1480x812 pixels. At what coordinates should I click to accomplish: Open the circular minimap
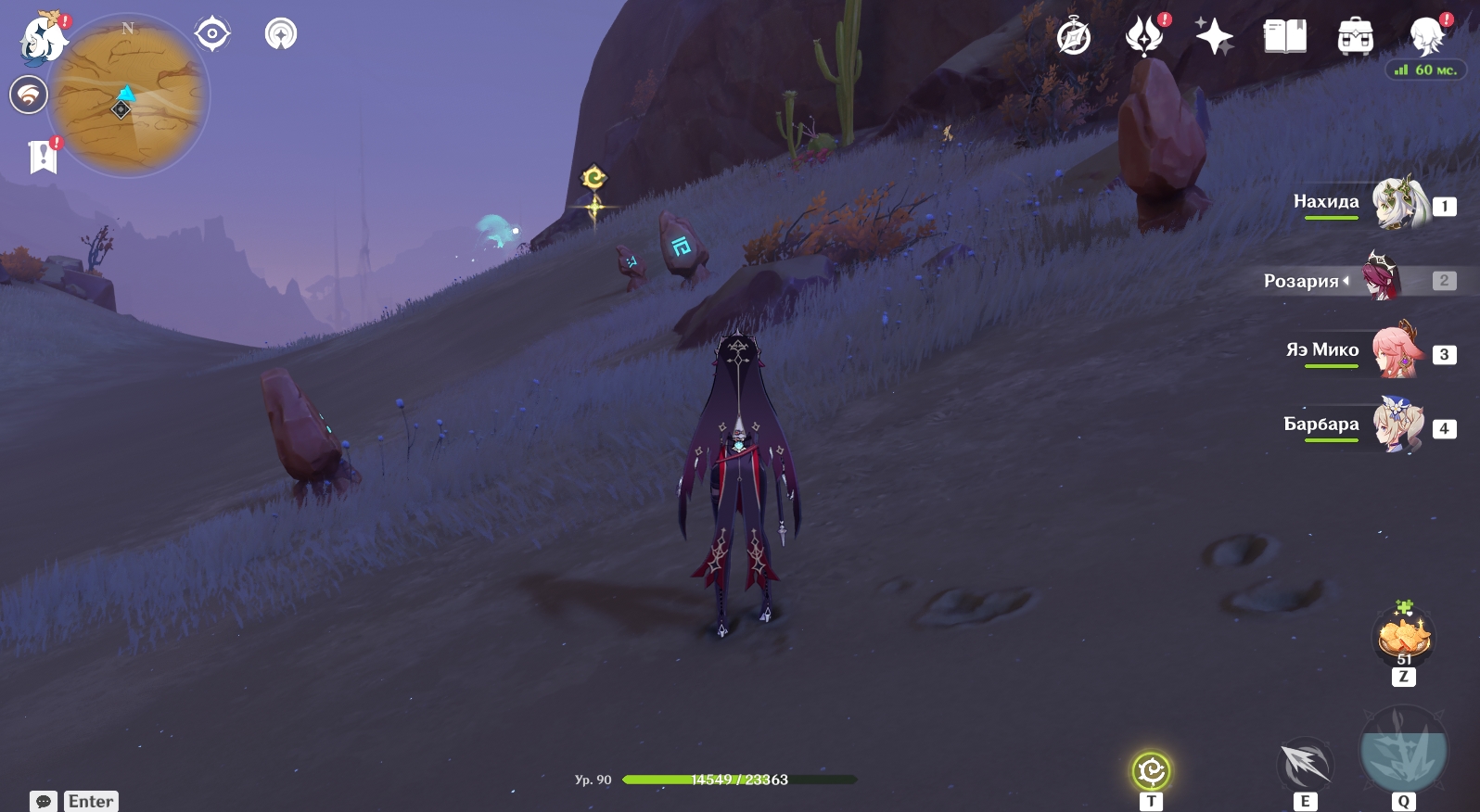click(128, 96)
